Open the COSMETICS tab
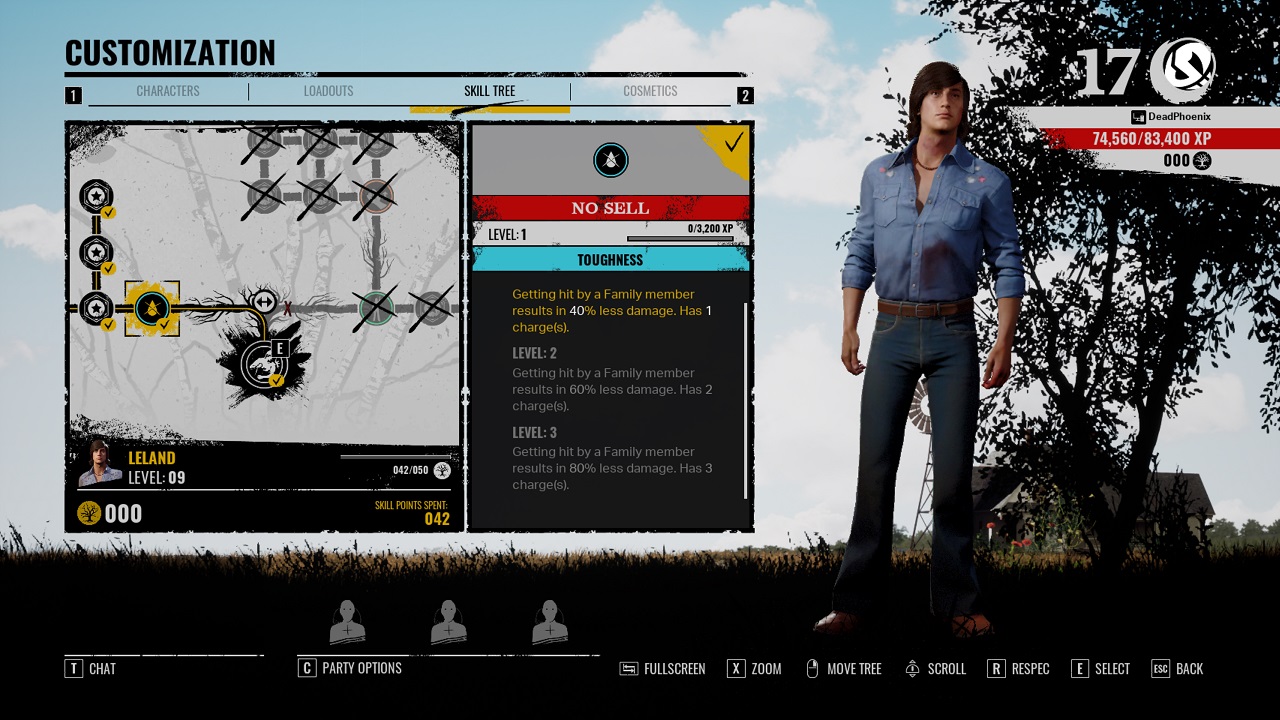Image resolution: width=1280 pixels, height=720 pixels. click(650, 91)
